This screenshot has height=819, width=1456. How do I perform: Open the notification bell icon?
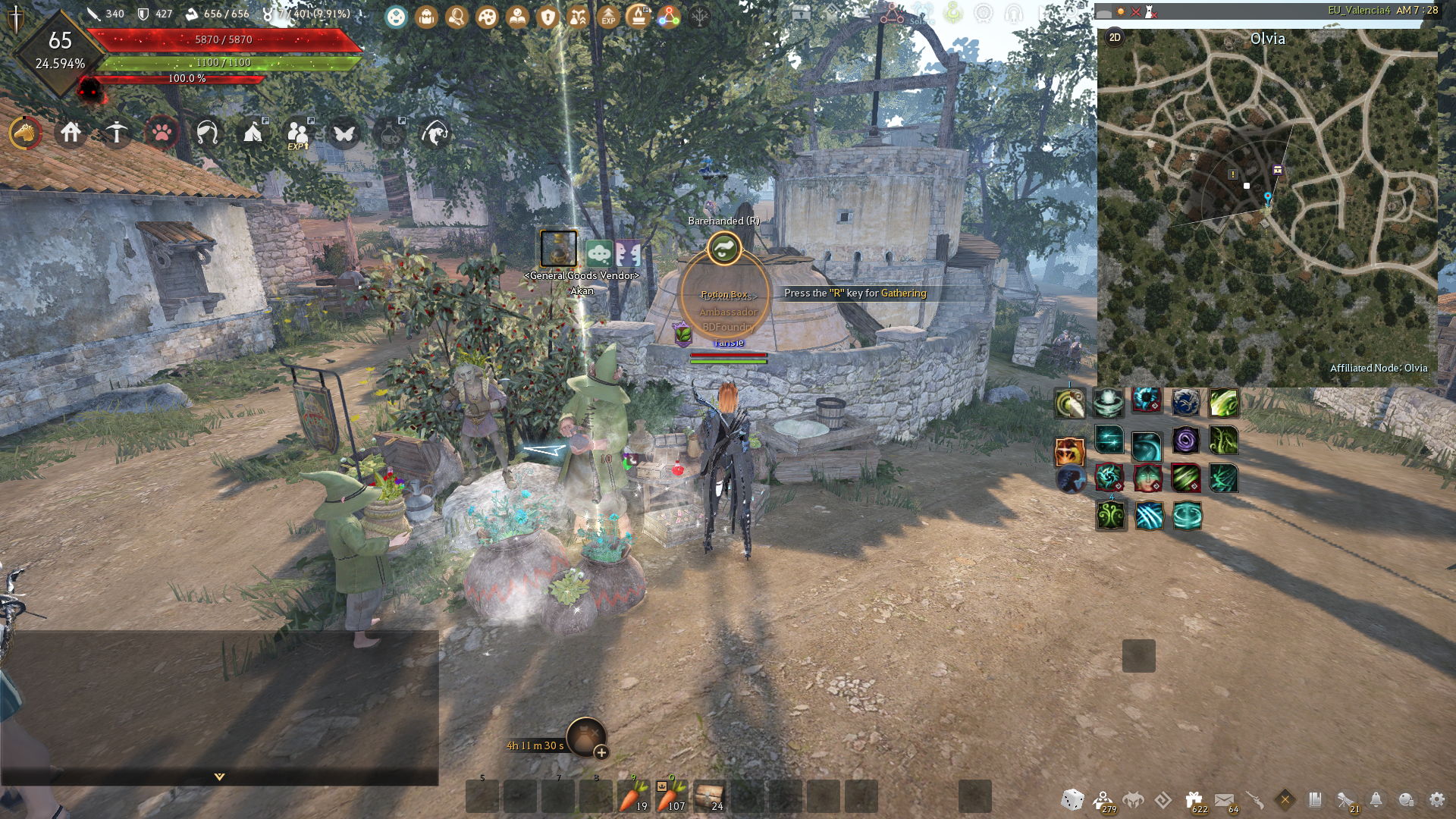(x=1376, y=799)
